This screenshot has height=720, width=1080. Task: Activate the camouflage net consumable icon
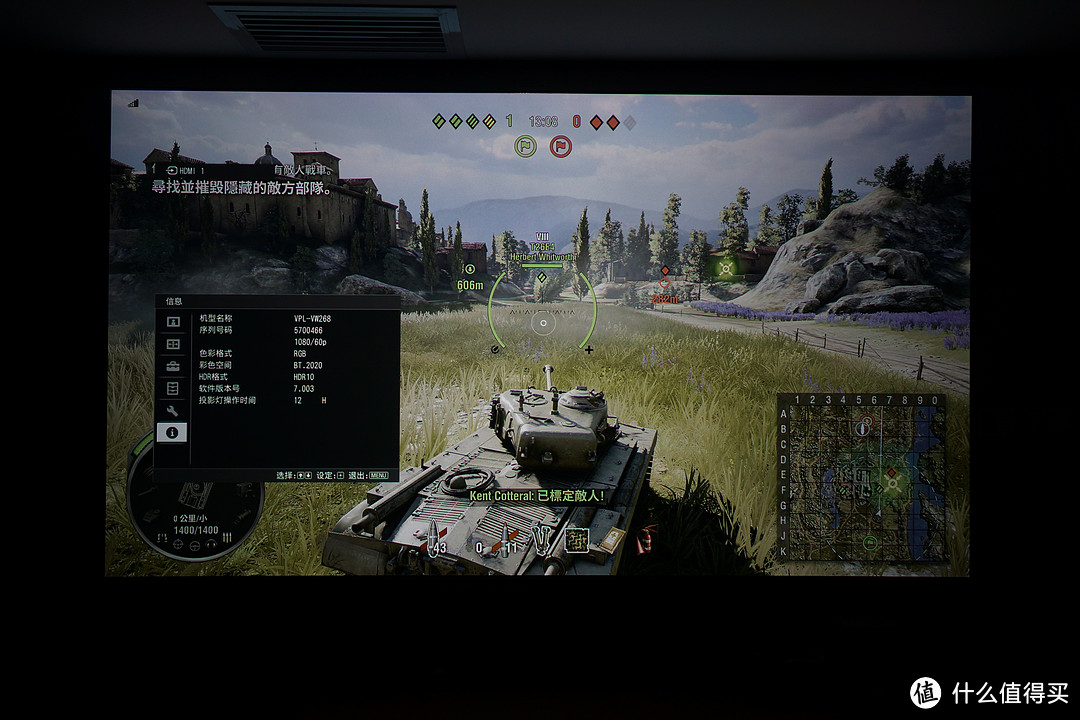tap(576, 539)
